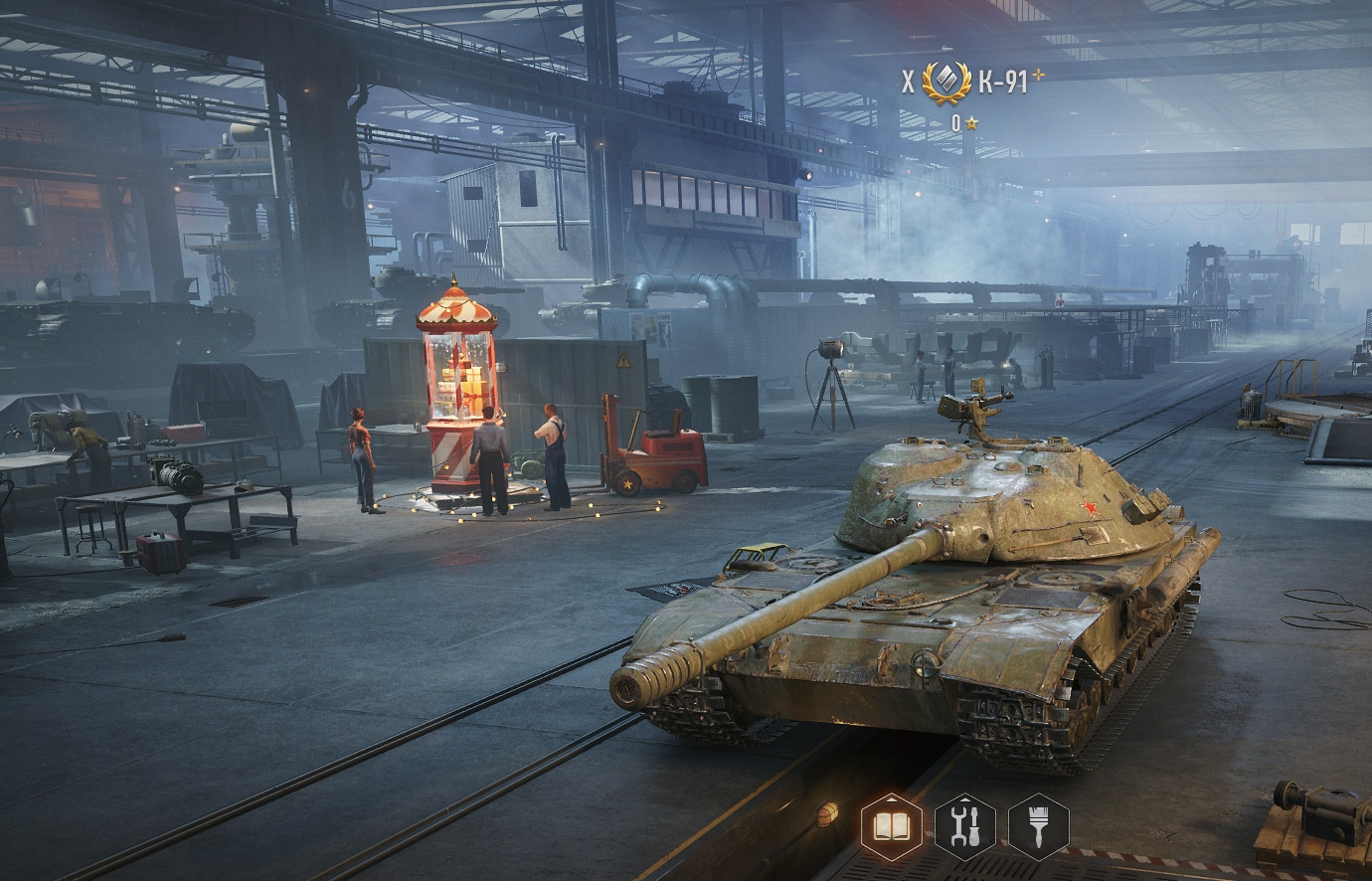Open the wrench and screwdriver hexagon button
The height and width of the screenshot is (881, 1372).
tap(964, 826)
